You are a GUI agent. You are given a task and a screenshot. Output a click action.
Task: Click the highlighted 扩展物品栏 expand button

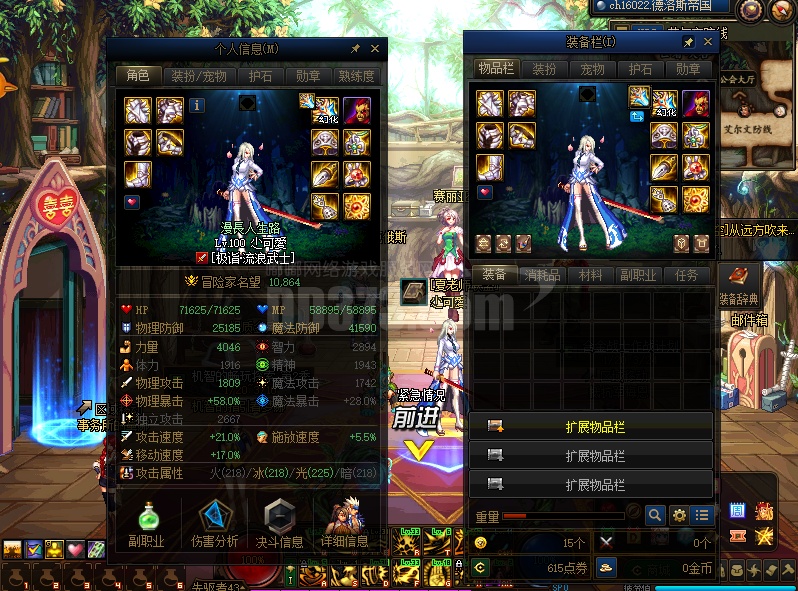(x=592, y=426)
